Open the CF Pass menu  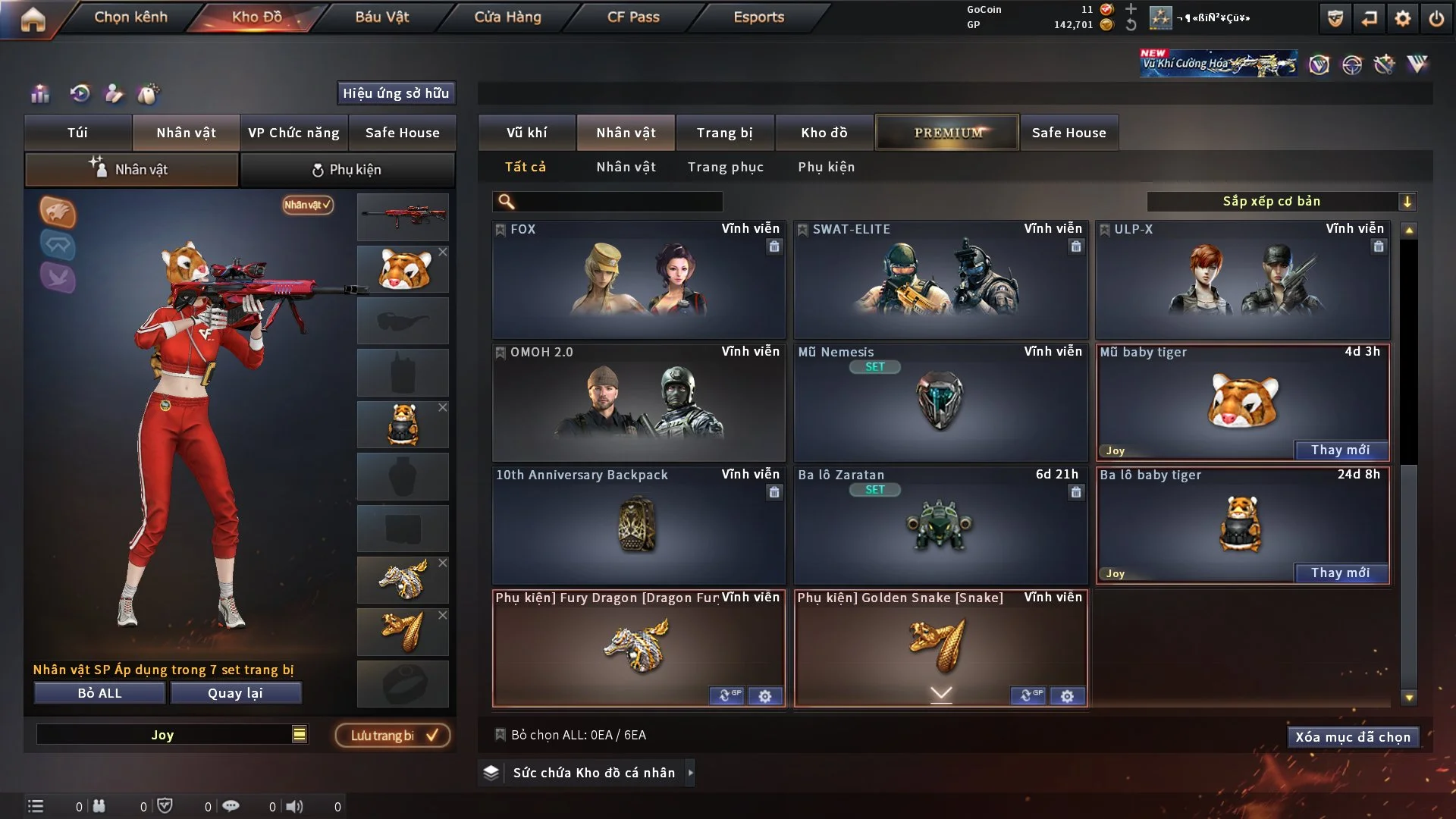click(633, 17)
